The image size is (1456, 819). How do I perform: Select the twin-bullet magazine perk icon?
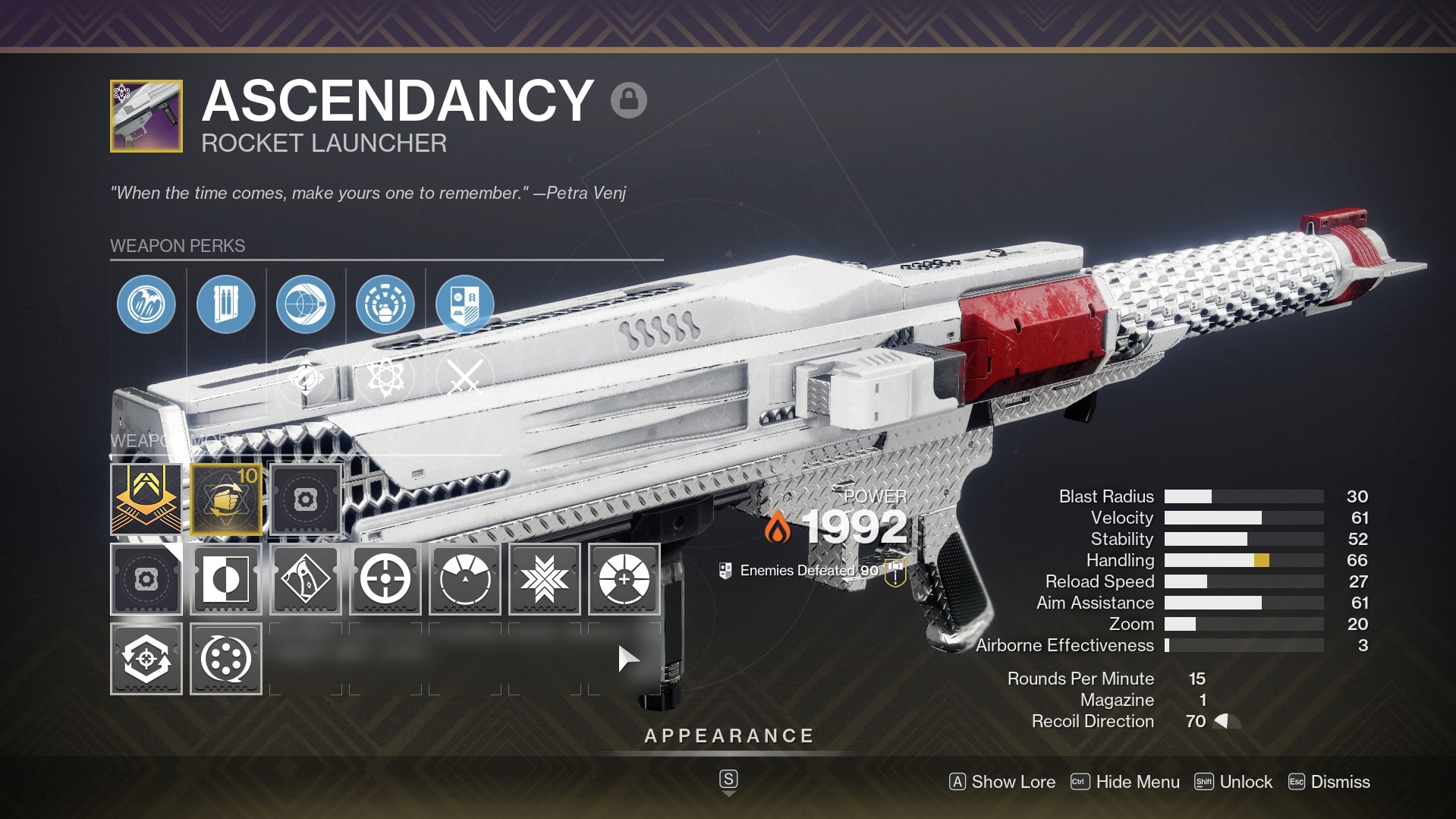226,304
